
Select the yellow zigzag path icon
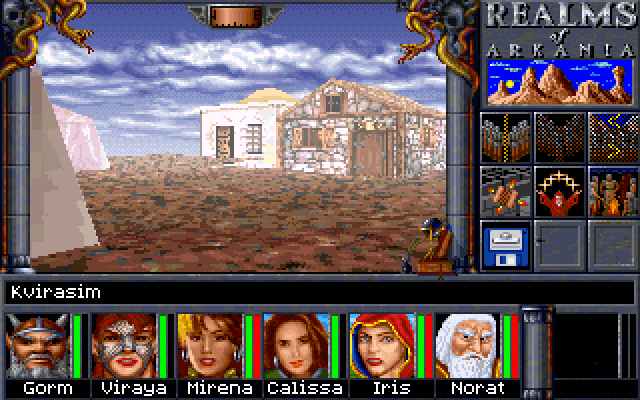(x=612, y=137)
